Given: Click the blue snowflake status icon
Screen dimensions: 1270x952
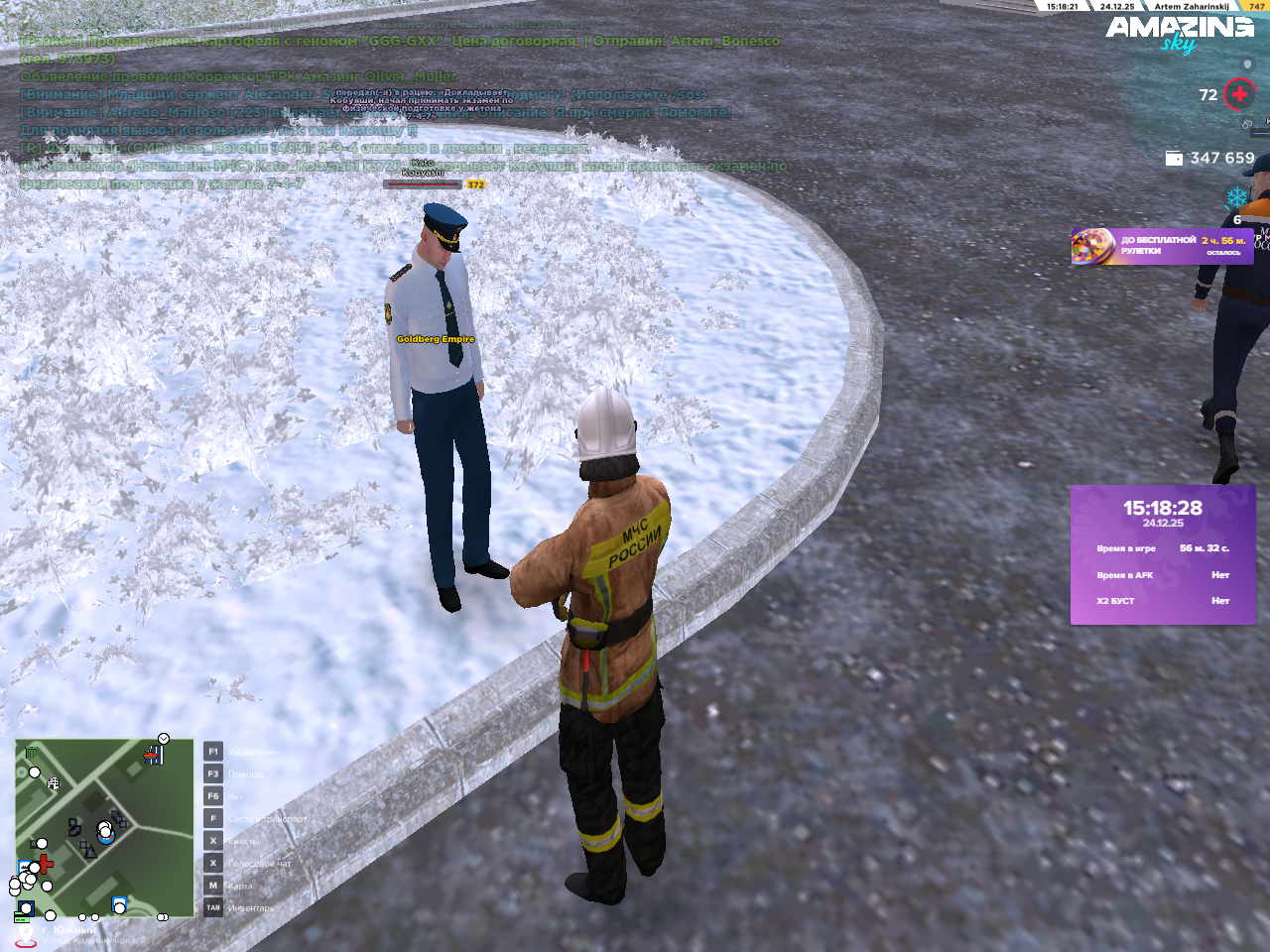Looking at the screenshot, I should click(x=1236, y=197).
